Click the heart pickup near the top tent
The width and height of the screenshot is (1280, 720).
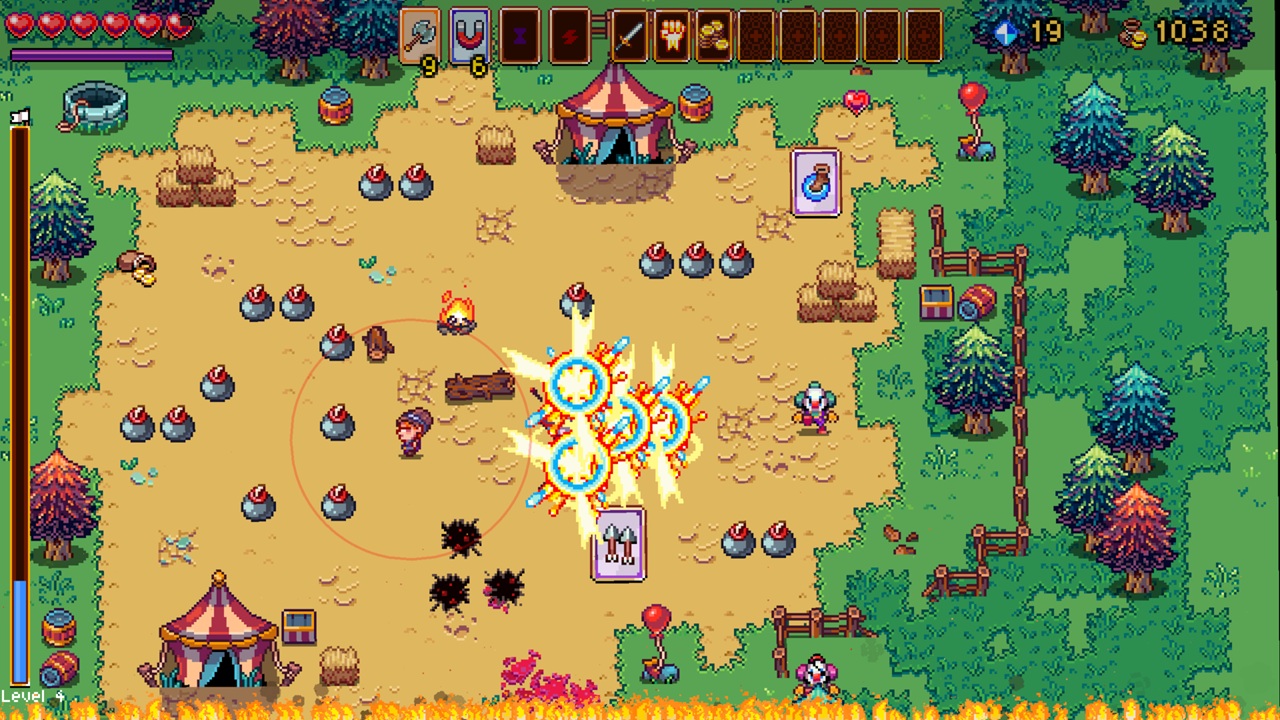pyautogui.click(x=855, y=100)
